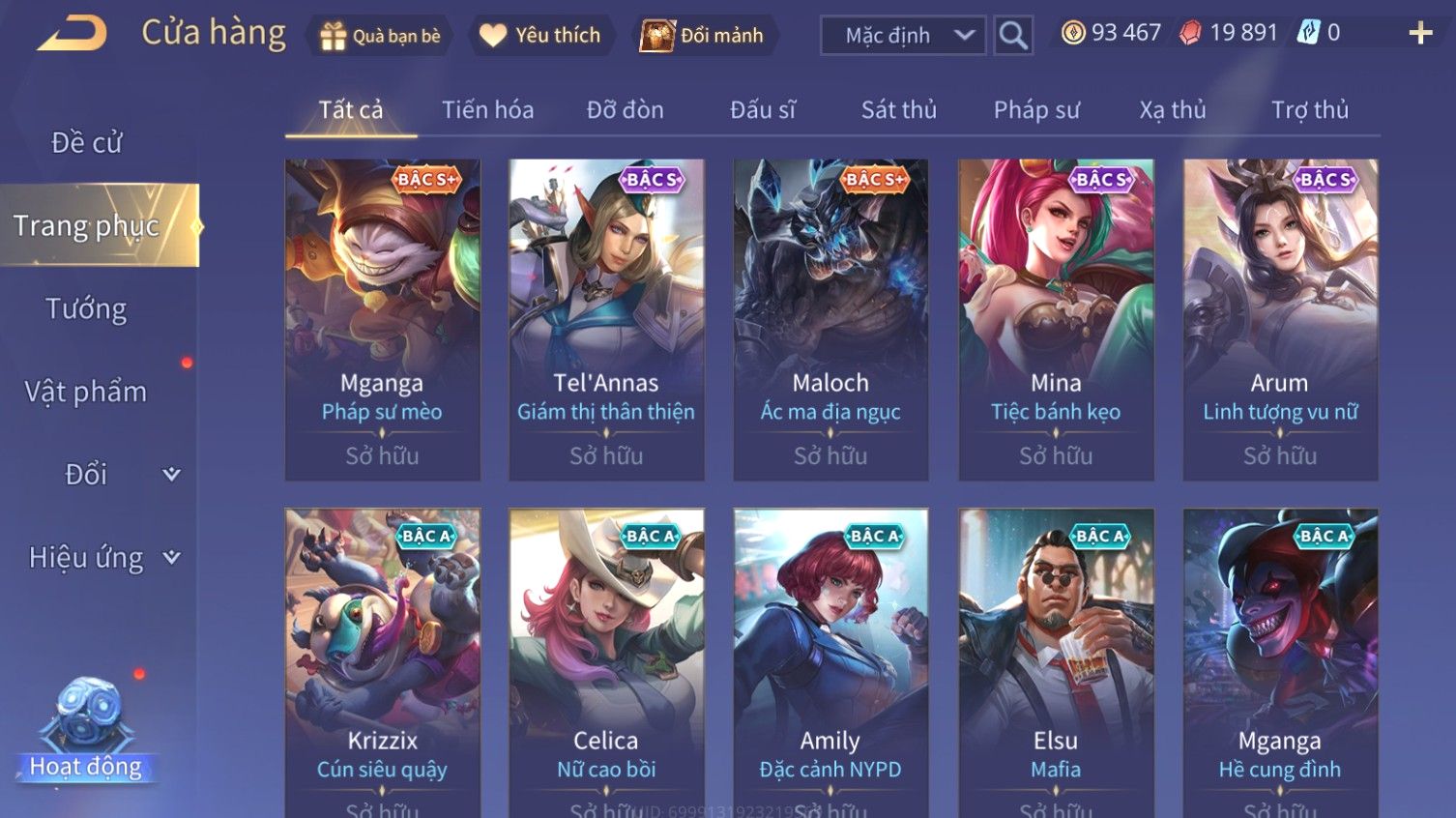Open the Vật phẩm section
The image size is (1456, 818).
[87, 392]
